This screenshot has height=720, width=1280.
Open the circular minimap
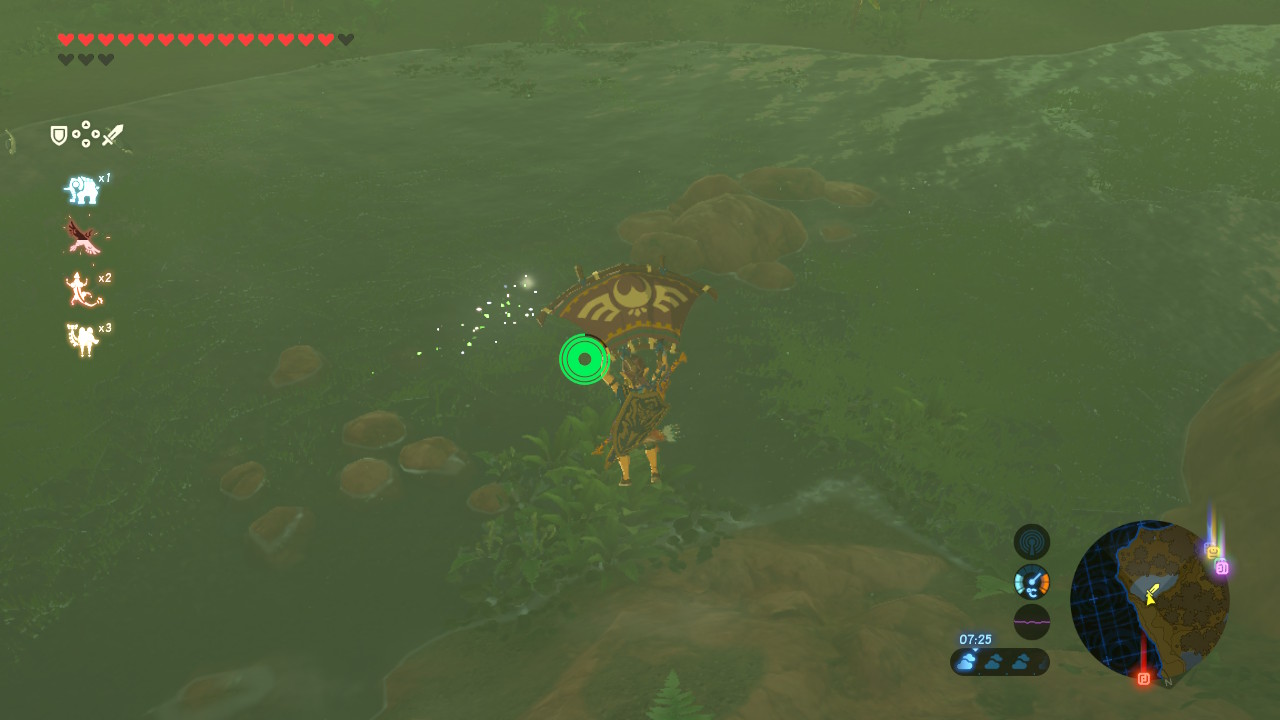1149,600
